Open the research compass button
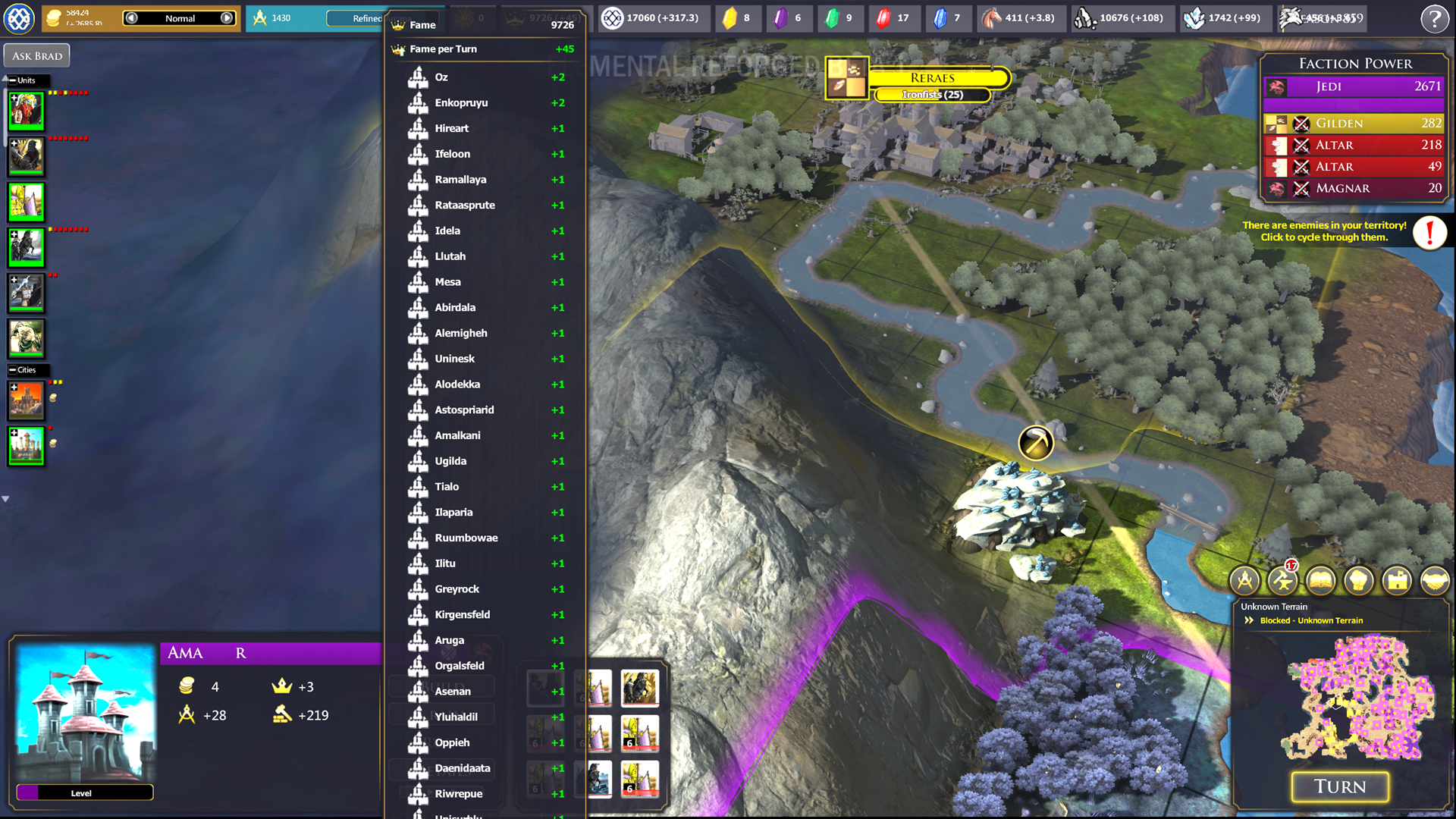This screenshot has width=1456, height=819. tap(1244, 581)
